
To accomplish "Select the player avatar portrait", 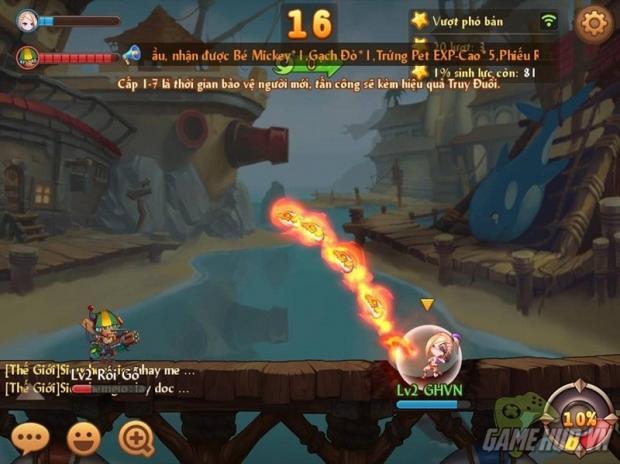I will pyautogui.click(x=27, y=19).
